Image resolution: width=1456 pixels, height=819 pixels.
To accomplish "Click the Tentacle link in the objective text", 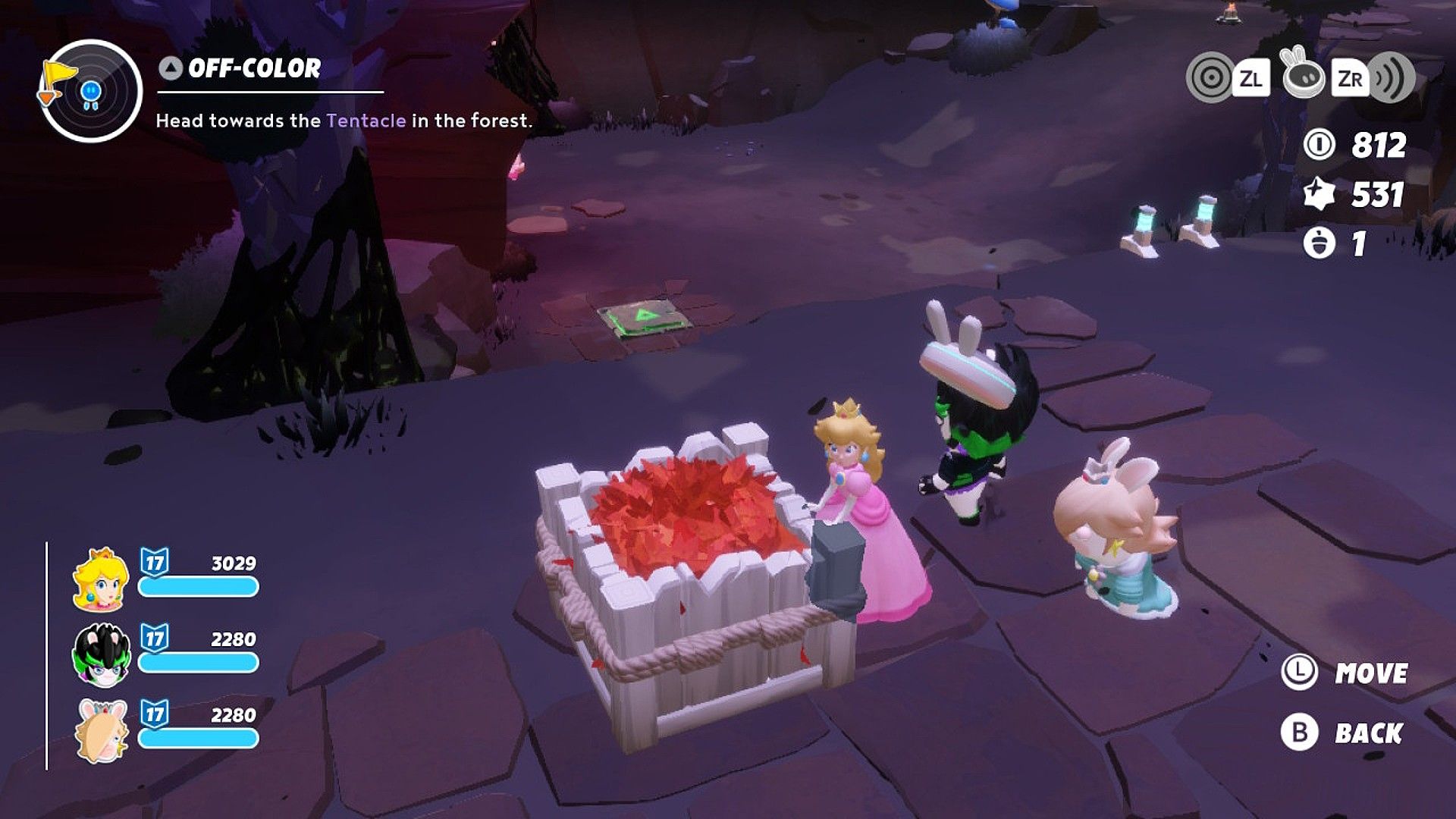I will (367, 120).
